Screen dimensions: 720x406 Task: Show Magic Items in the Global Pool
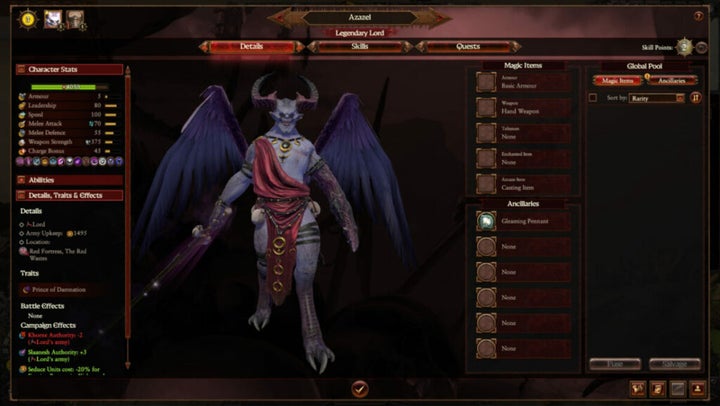[x=614, y=80]
